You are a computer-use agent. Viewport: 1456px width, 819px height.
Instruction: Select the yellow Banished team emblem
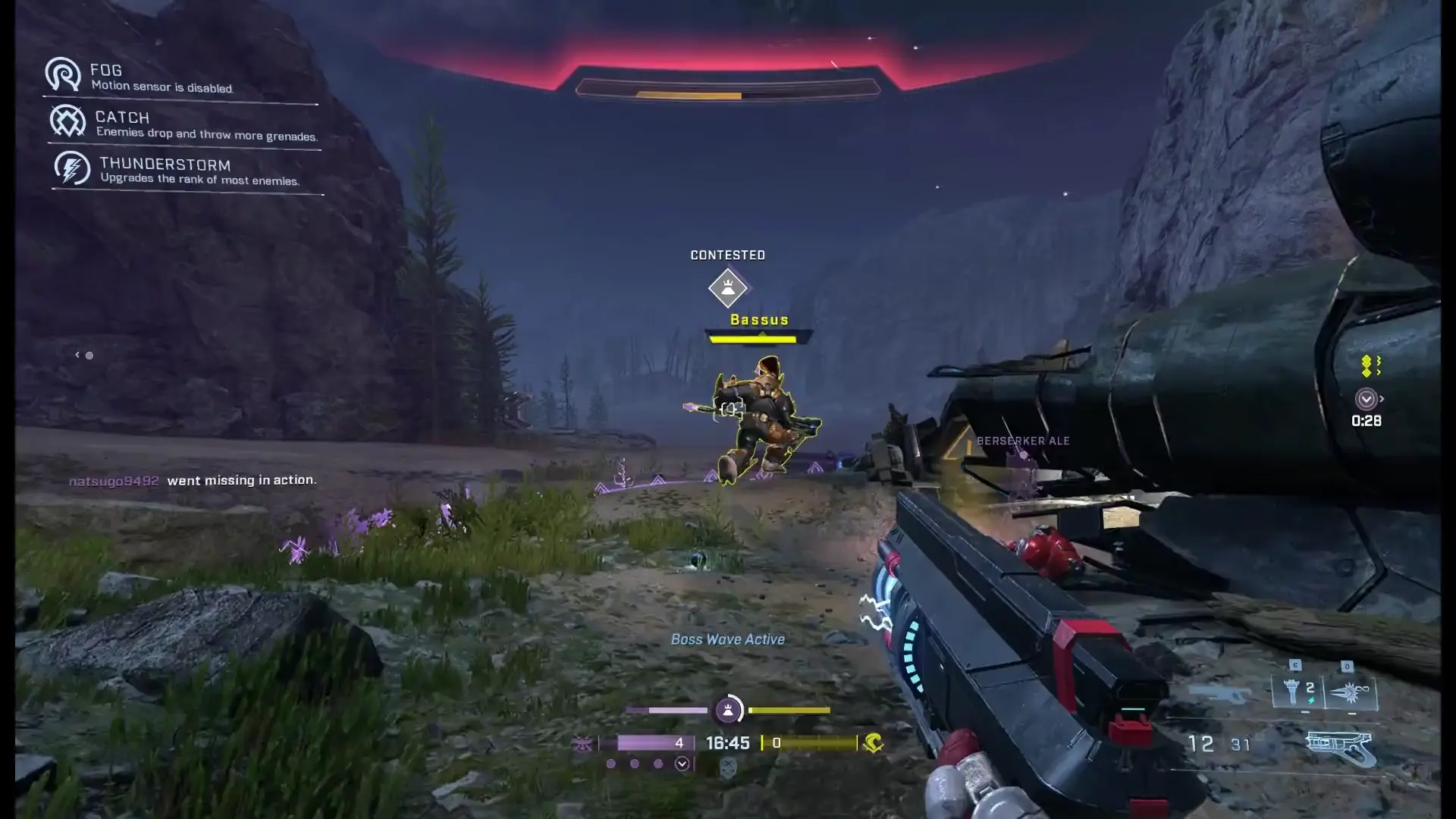(873, 743)
